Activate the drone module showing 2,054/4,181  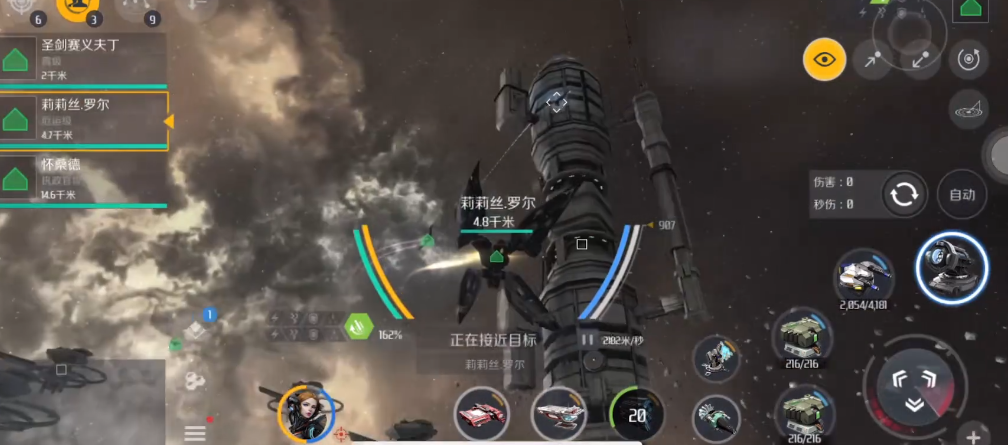[864, 274]
